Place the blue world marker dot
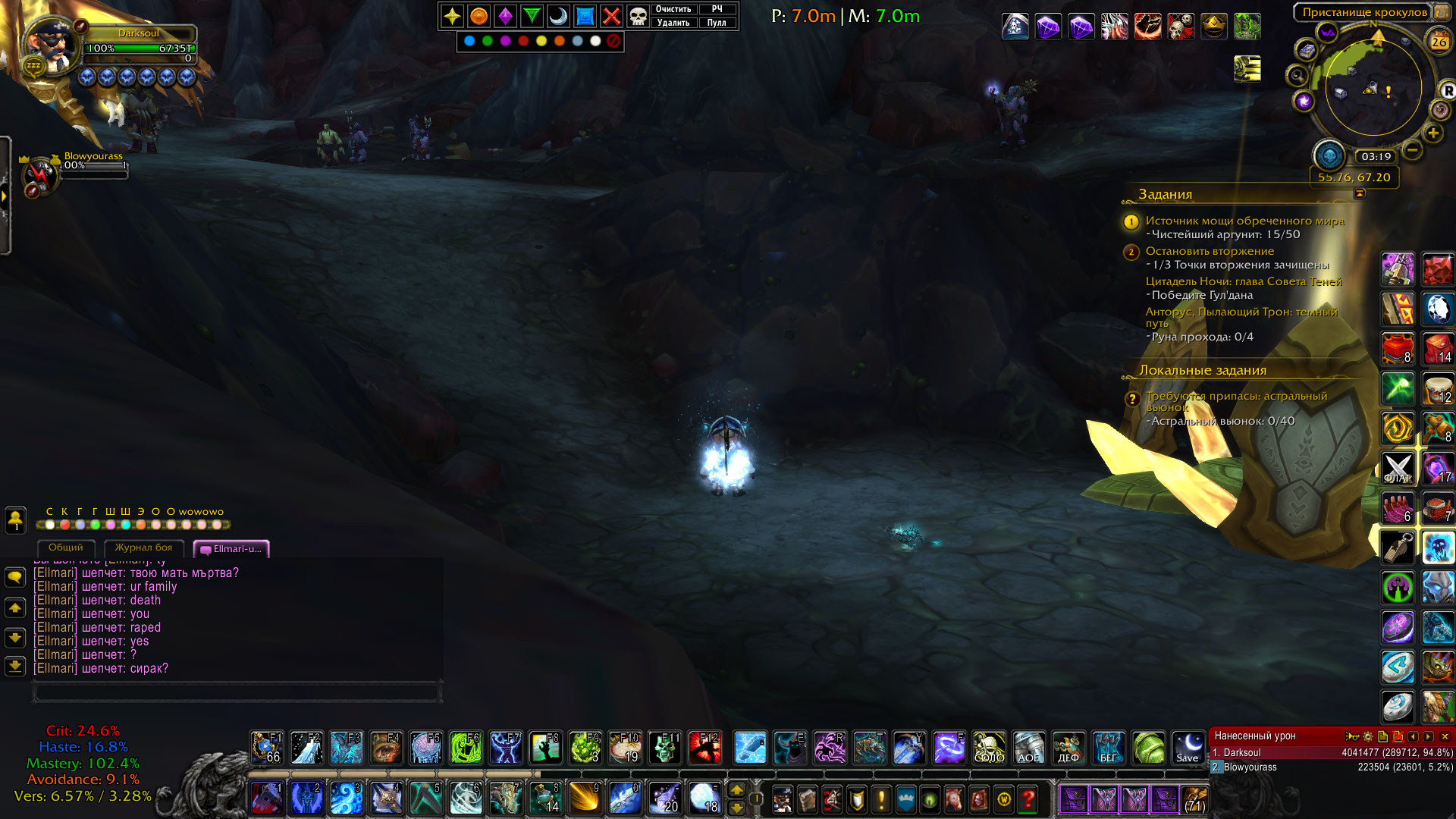The width and height of the screenshot is (1456, 819). (469, 41)
